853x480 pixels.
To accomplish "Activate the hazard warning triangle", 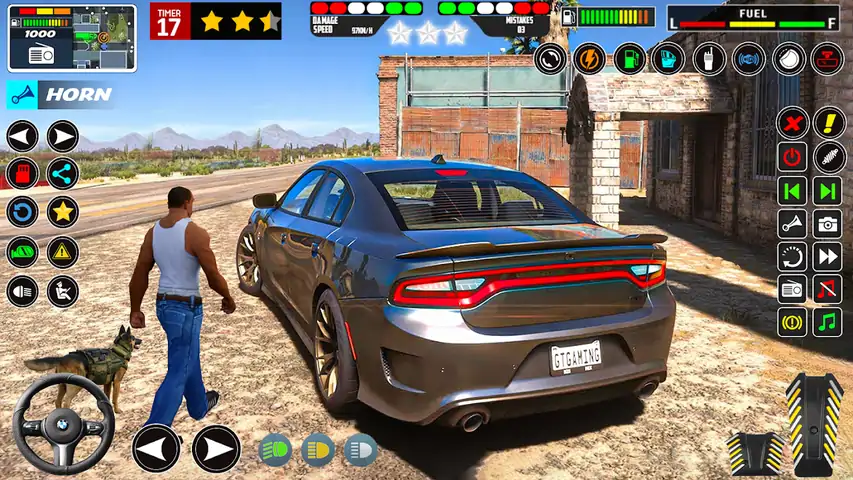I will point(63,251).
